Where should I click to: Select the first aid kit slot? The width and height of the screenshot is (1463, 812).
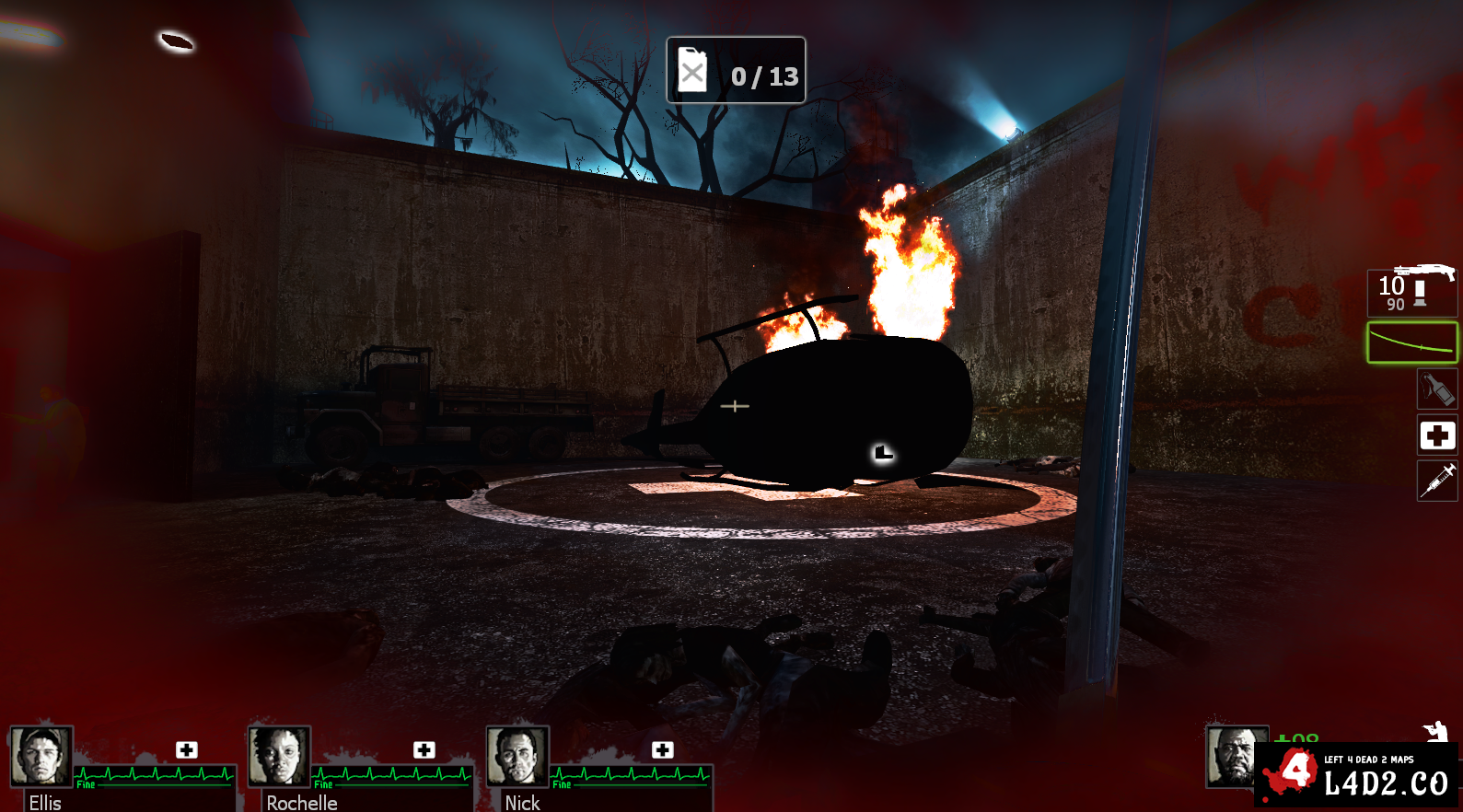[x=1436, y=435]
